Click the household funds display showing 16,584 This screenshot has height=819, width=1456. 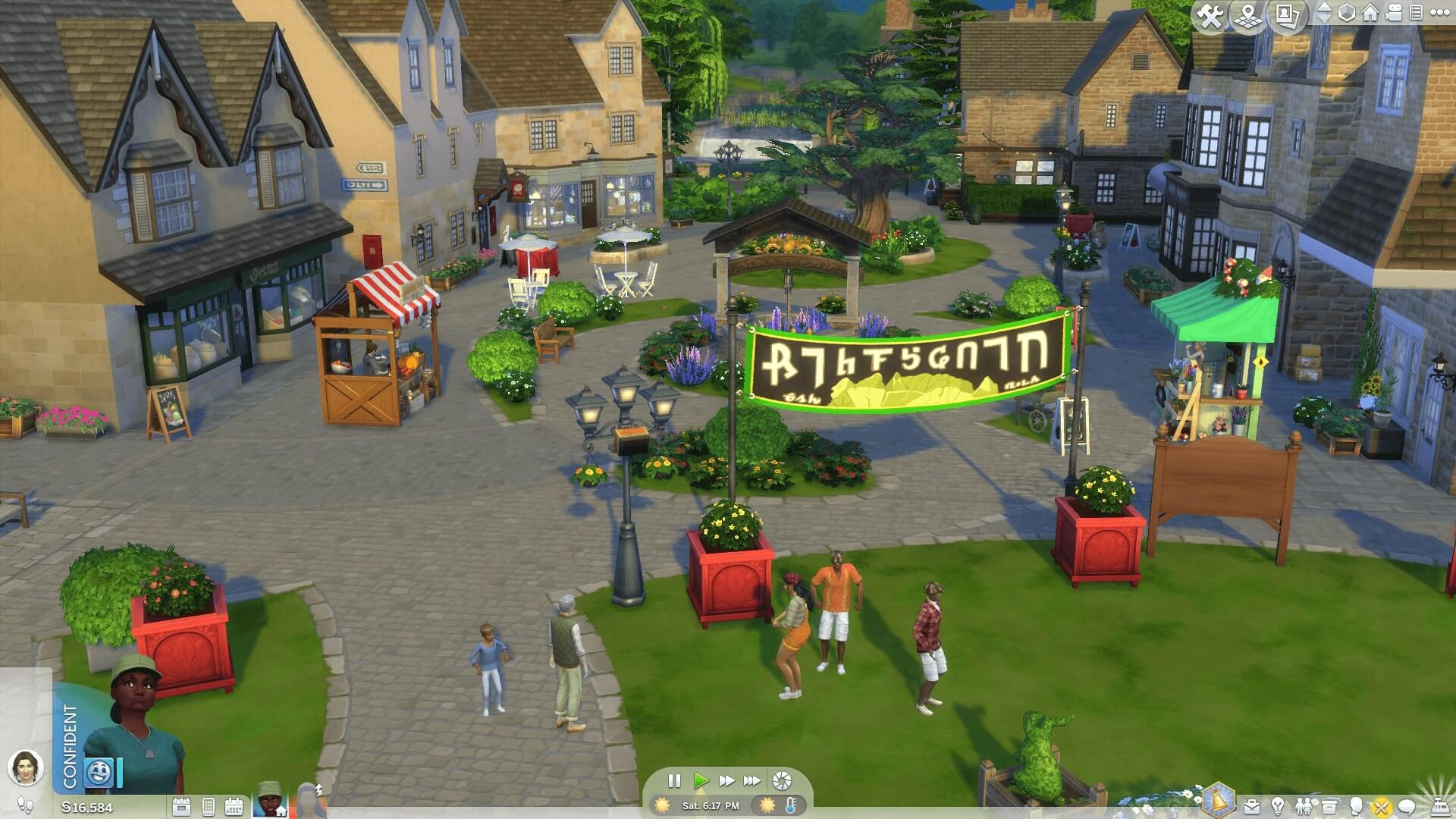coord(86,806)
